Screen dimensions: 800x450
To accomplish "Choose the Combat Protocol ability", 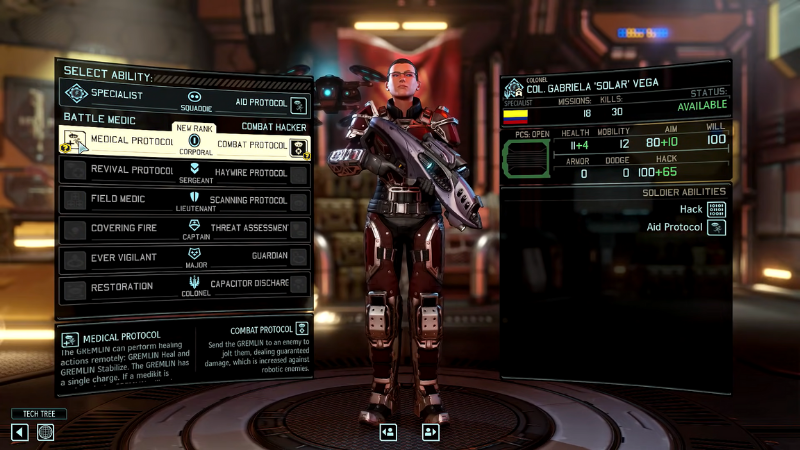I will click(x=252, y=146).
